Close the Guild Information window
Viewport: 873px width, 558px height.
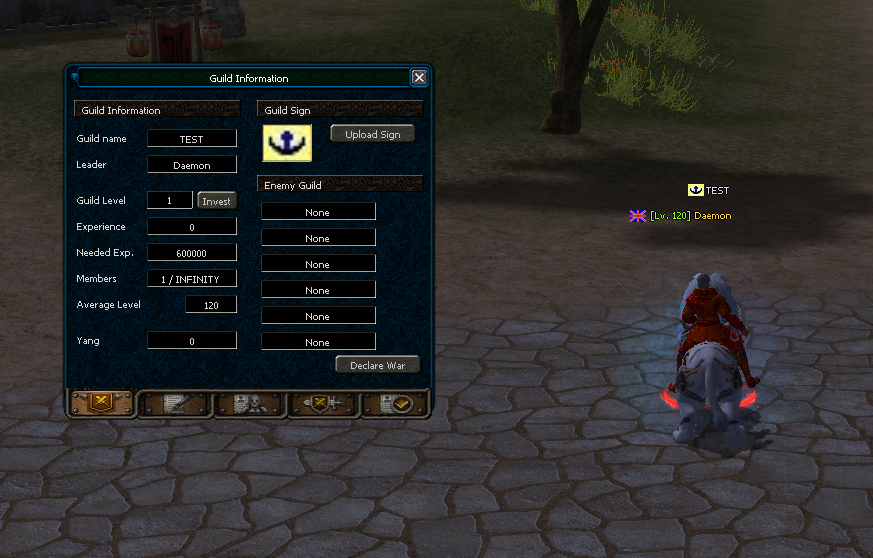(419, 78)
